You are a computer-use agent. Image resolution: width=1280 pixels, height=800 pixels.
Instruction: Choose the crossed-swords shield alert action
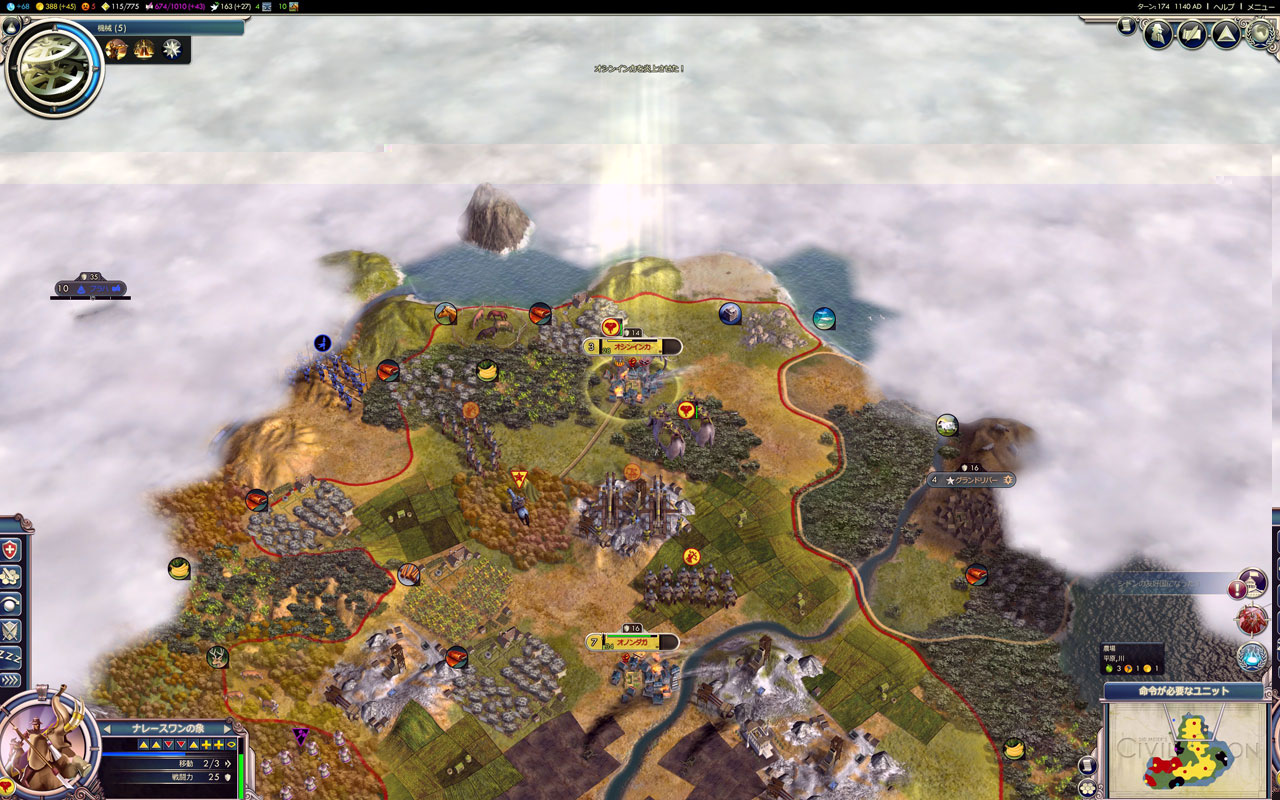coord(11,629)
